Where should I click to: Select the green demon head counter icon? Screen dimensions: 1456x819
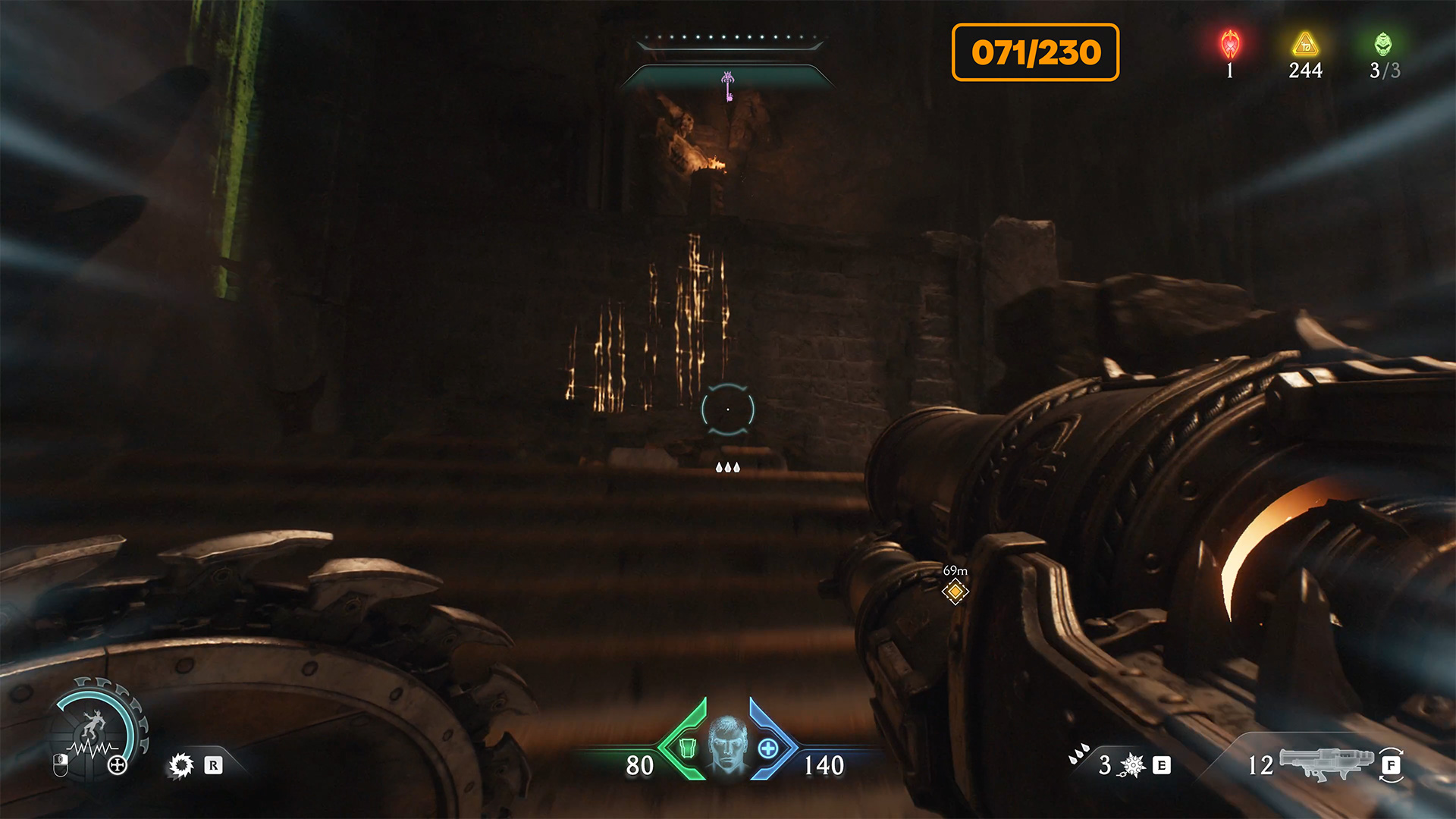pos(1383,44)
